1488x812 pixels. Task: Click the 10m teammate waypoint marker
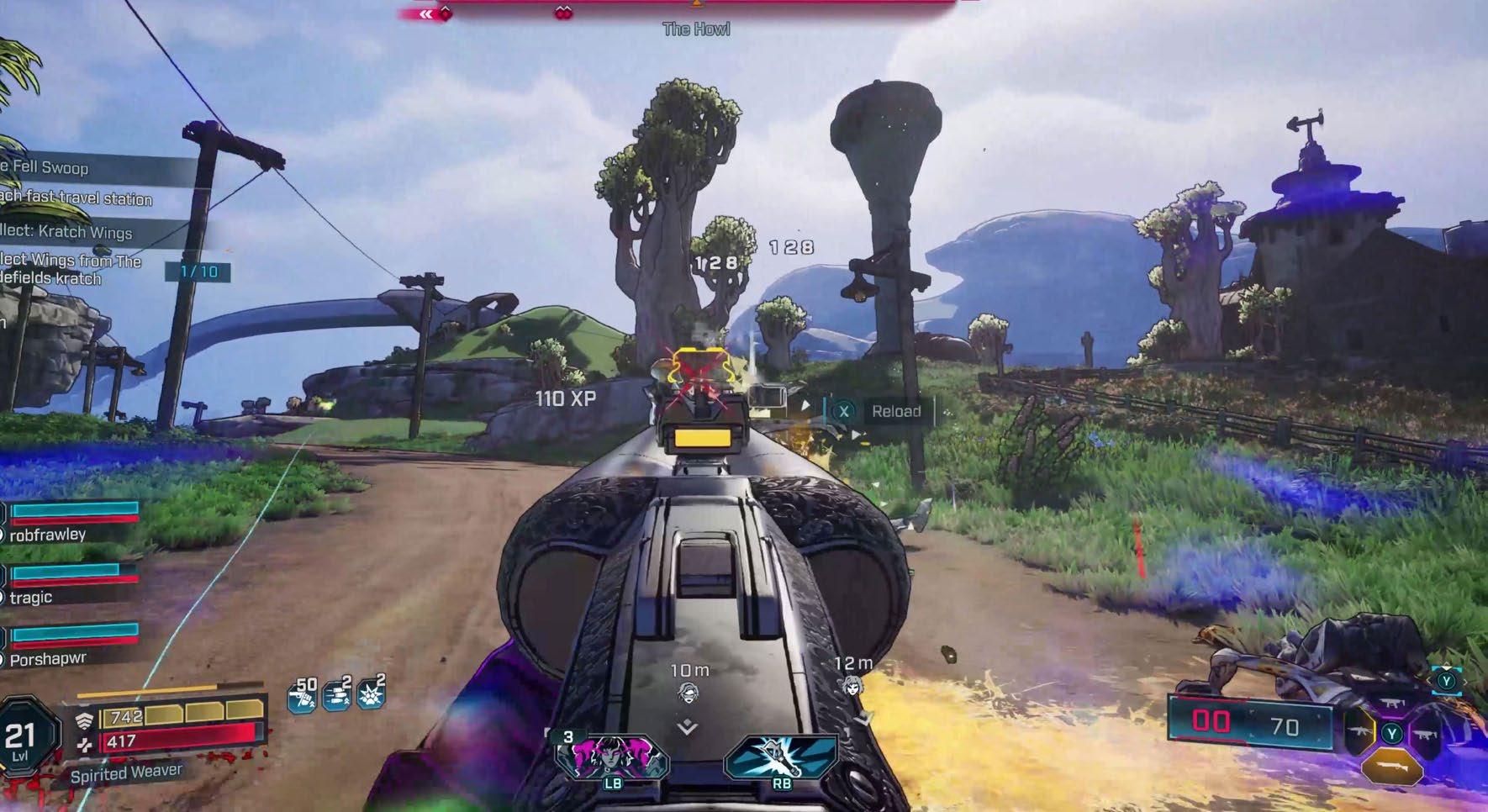pos(688,692)
